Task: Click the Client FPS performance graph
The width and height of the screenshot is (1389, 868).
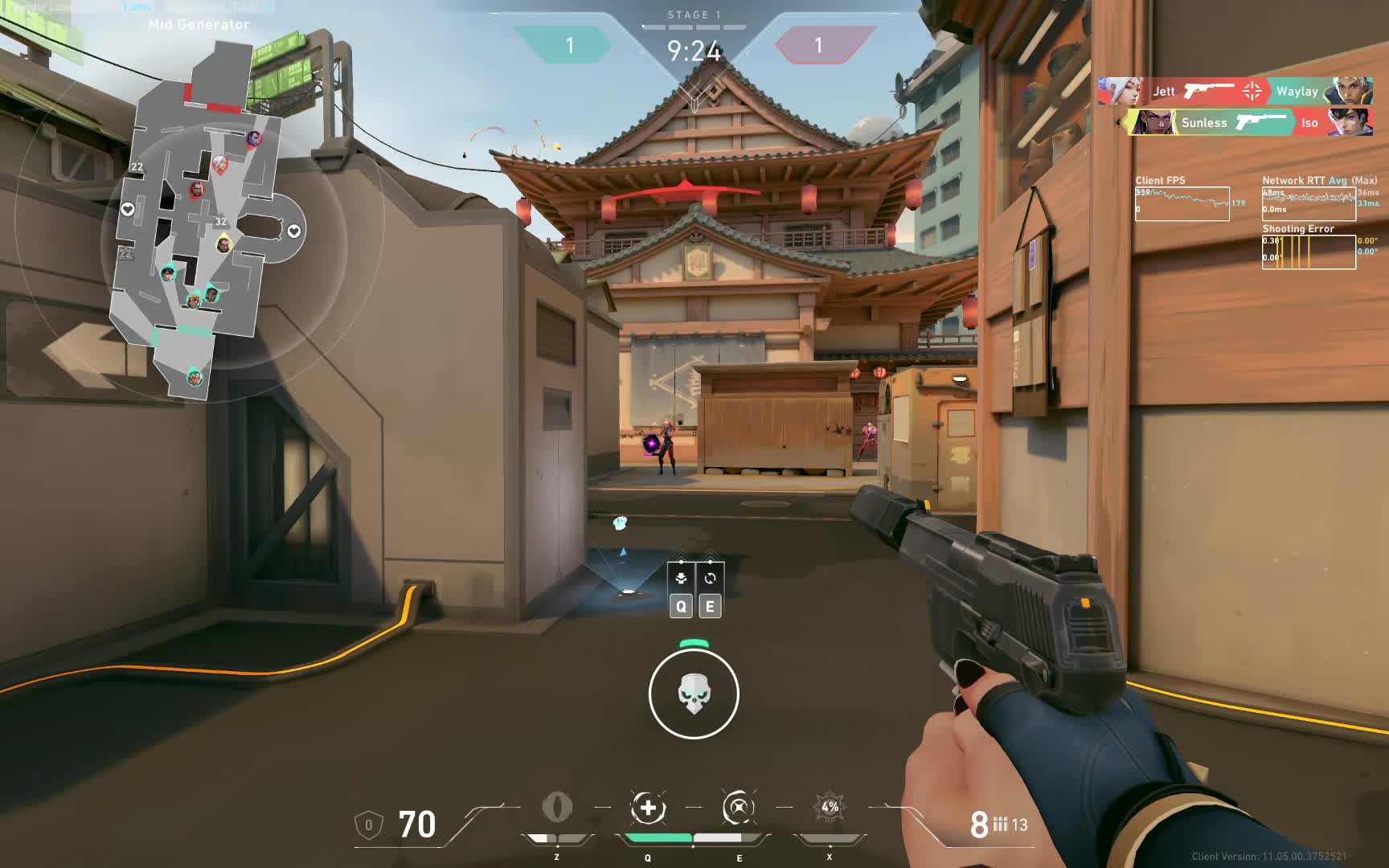Action: tap(1182, 203)
